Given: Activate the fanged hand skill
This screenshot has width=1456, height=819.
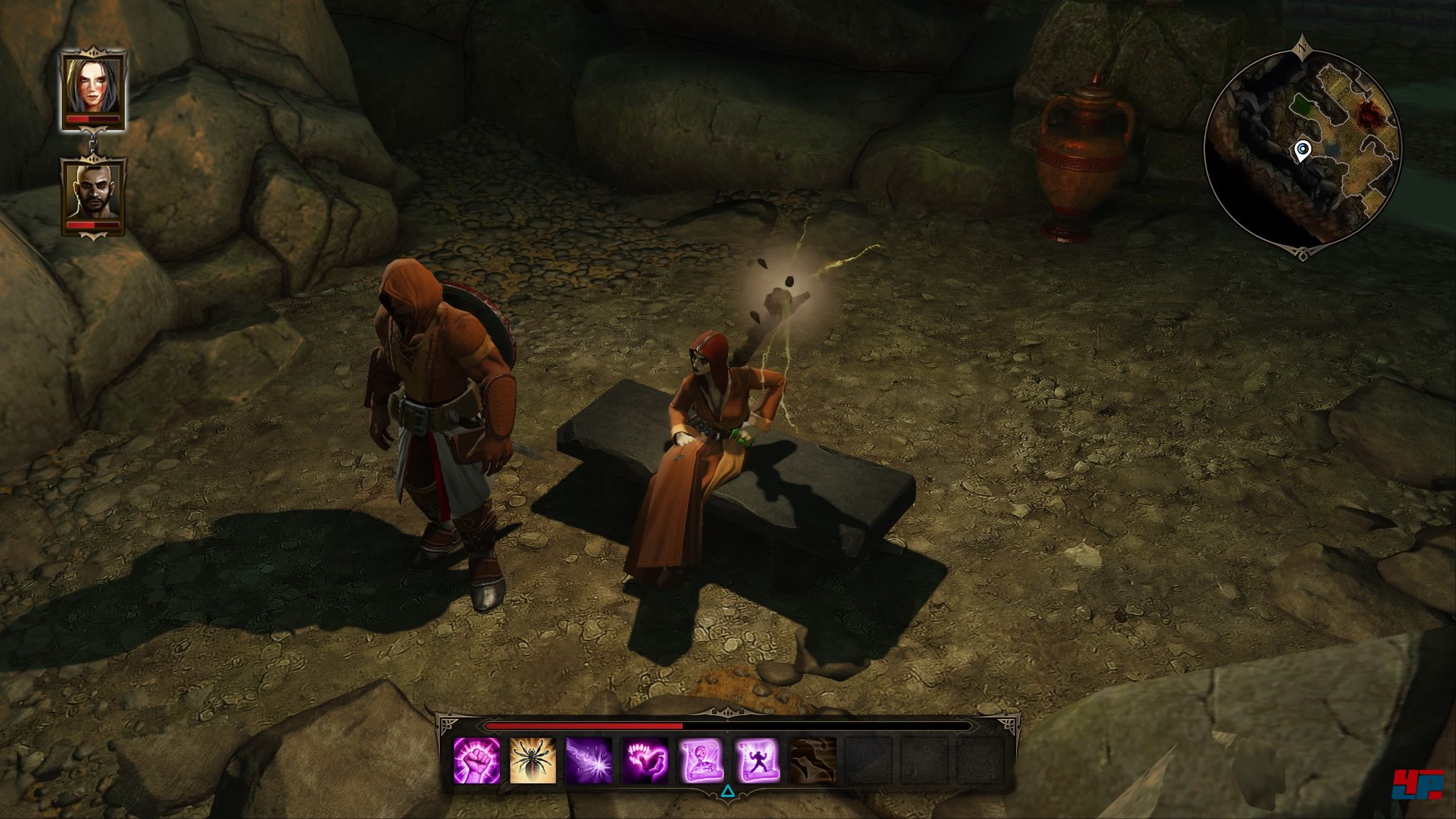Looking at the screenshot, I should pos(645,761).
